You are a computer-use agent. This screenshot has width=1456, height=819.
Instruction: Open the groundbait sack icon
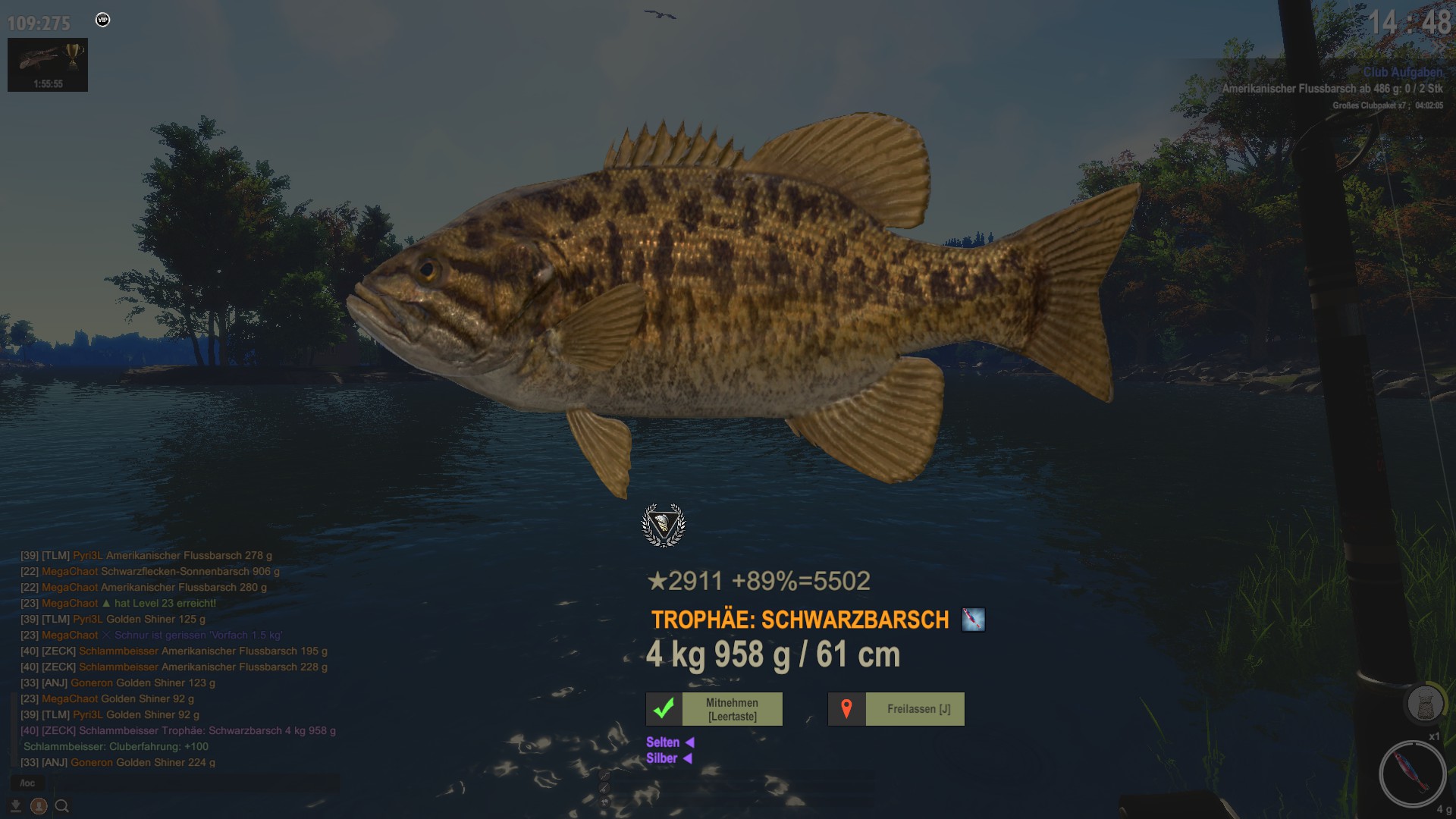pyautogui.click(x=1423, y=704)
